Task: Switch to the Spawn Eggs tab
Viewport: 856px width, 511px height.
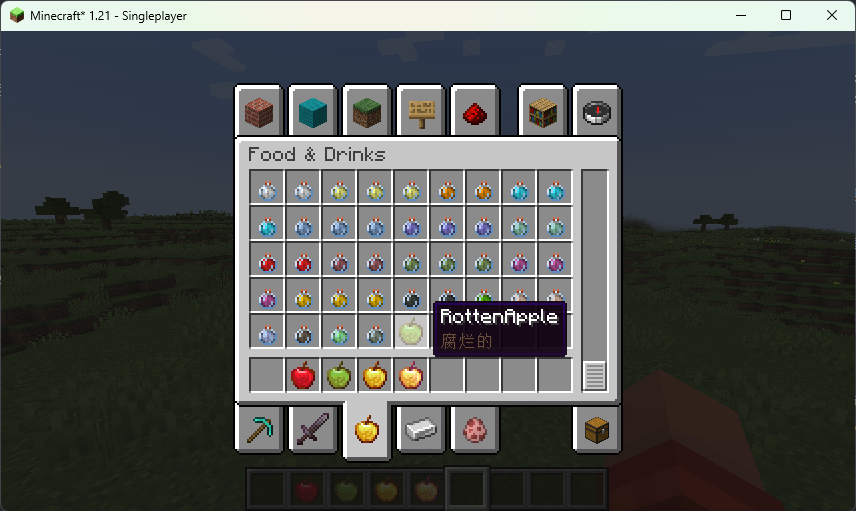Action: coord(475,430)
